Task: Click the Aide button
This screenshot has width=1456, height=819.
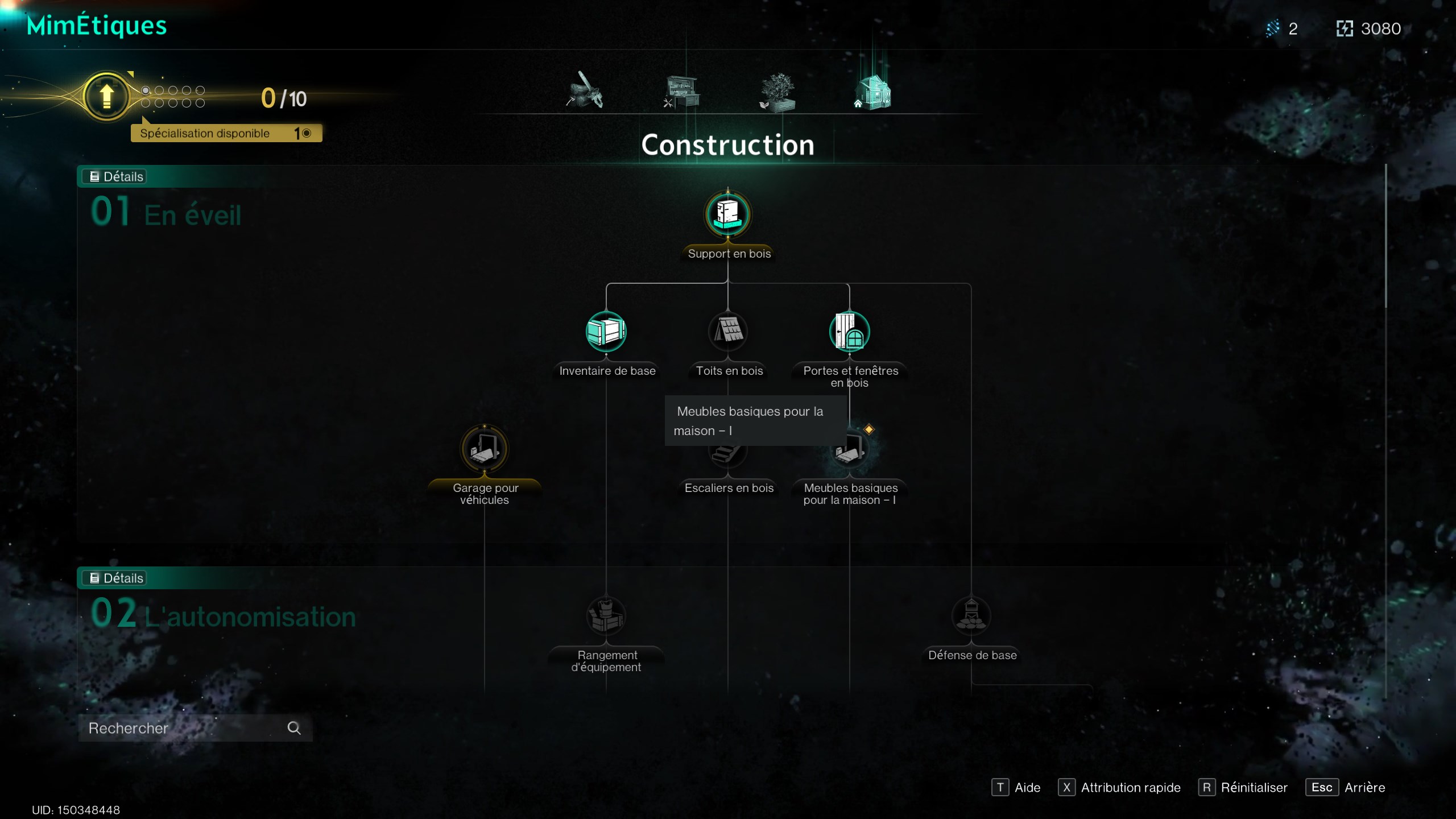Action: (1017, 788)
